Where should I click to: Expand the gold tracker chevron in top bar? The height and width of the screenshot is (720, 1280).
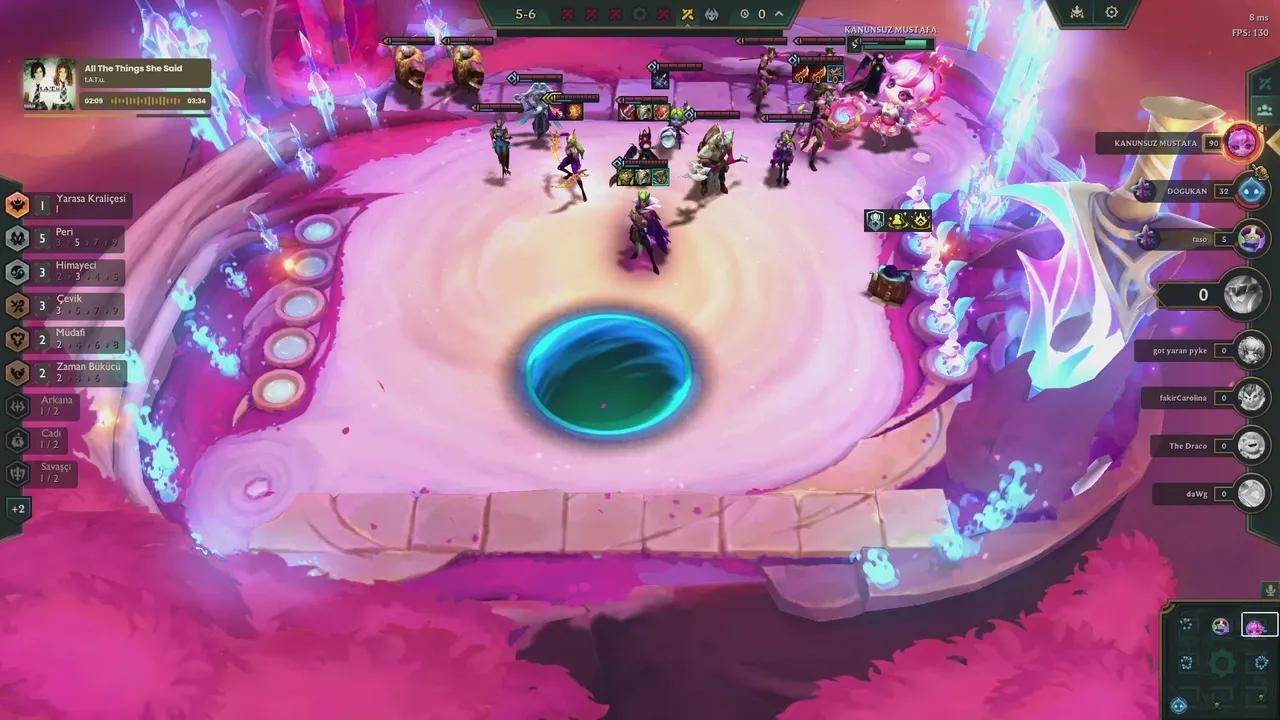(x=777, y=14)
